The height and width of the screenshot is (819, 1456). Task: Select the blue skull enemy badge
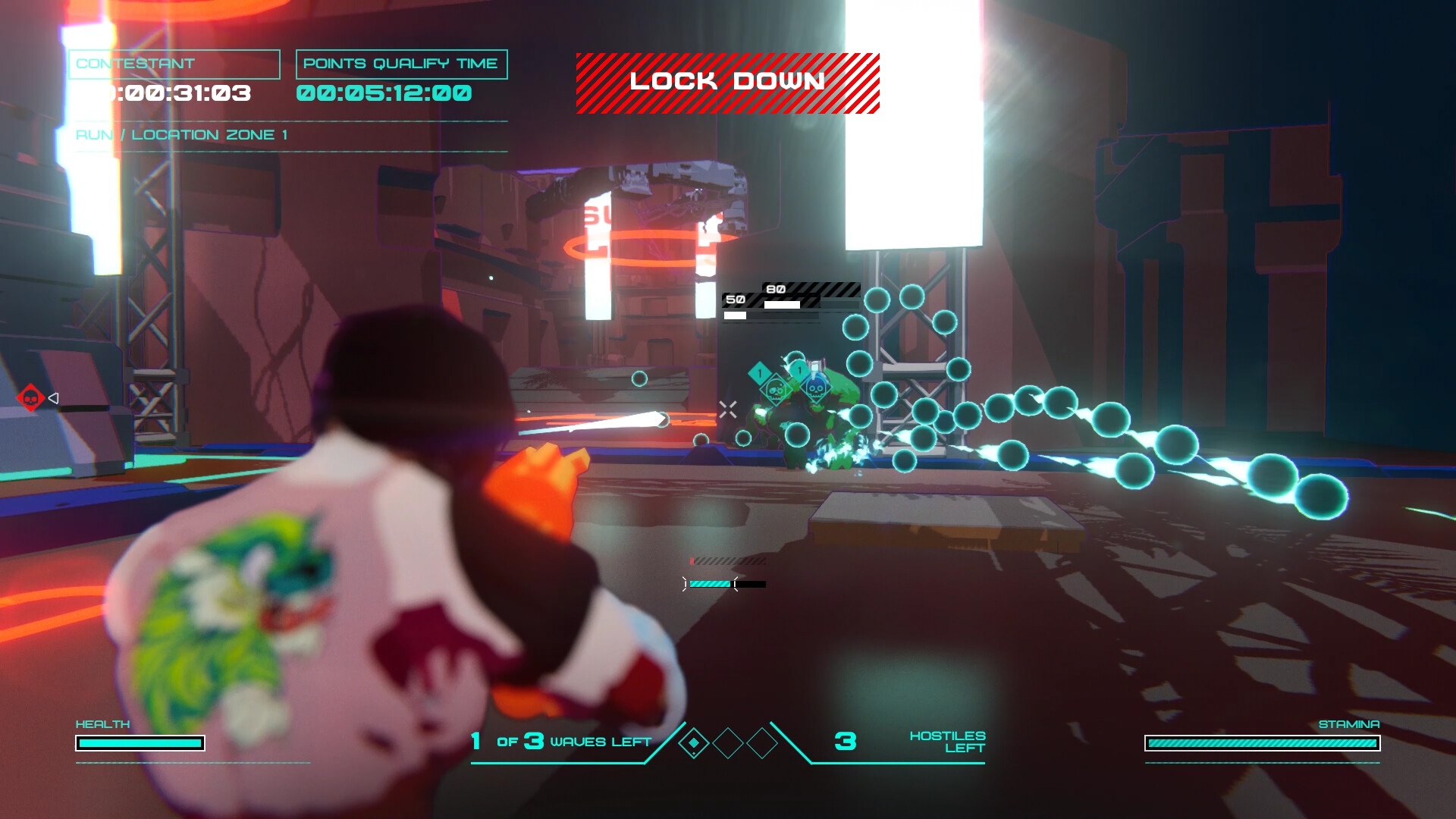(815, 391)
